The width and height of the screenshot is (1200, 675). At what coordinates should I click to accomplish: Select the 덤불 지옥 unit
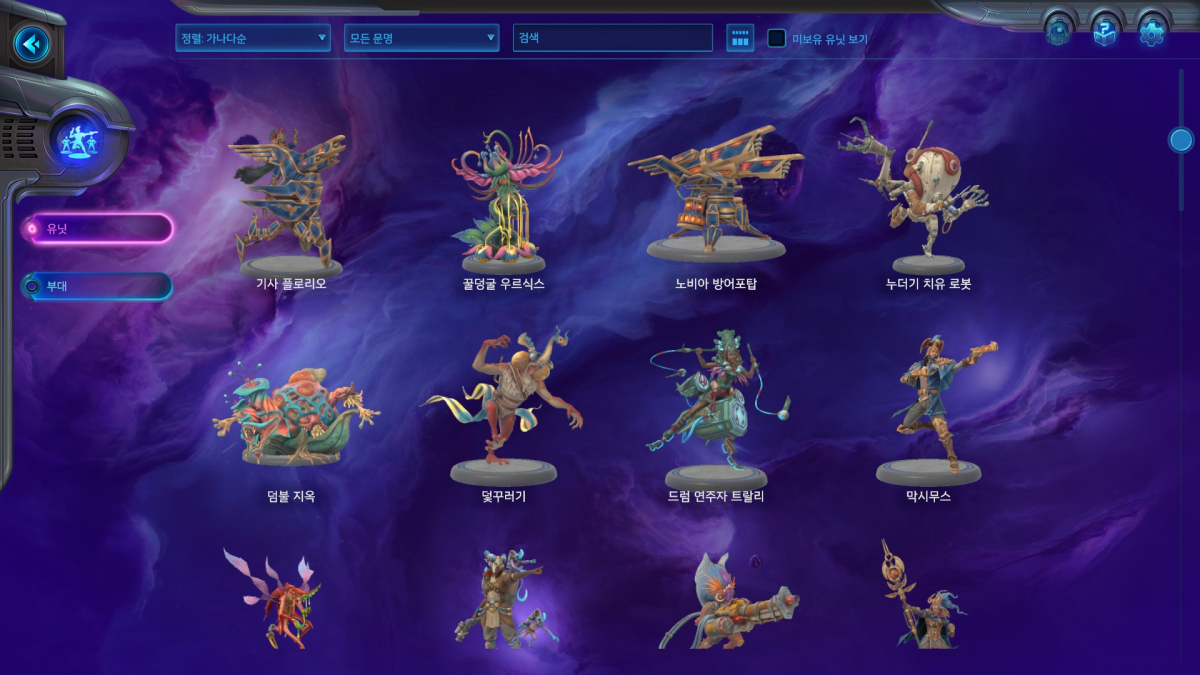tap(291, 418)
